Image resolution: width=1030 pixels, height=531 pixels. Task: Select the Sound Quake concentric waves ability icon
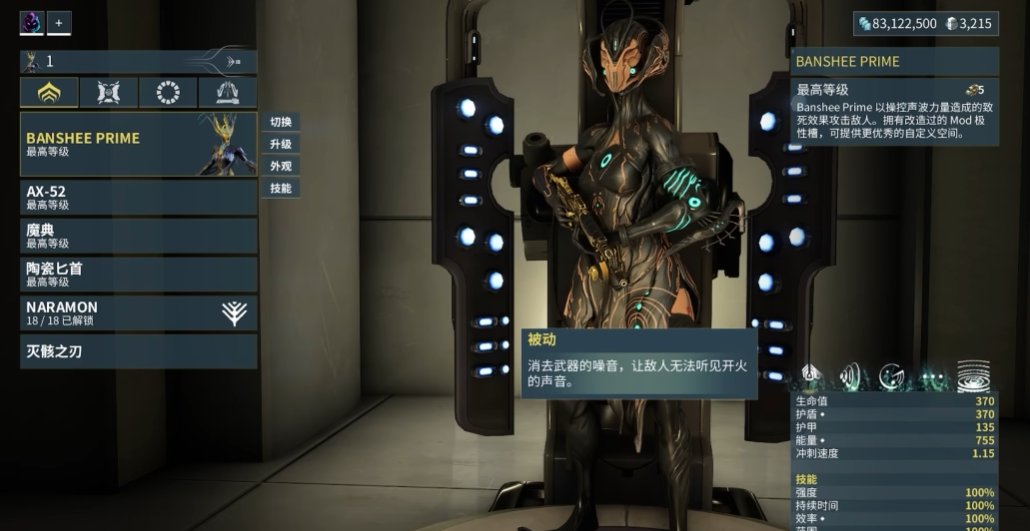coord(973,376)
